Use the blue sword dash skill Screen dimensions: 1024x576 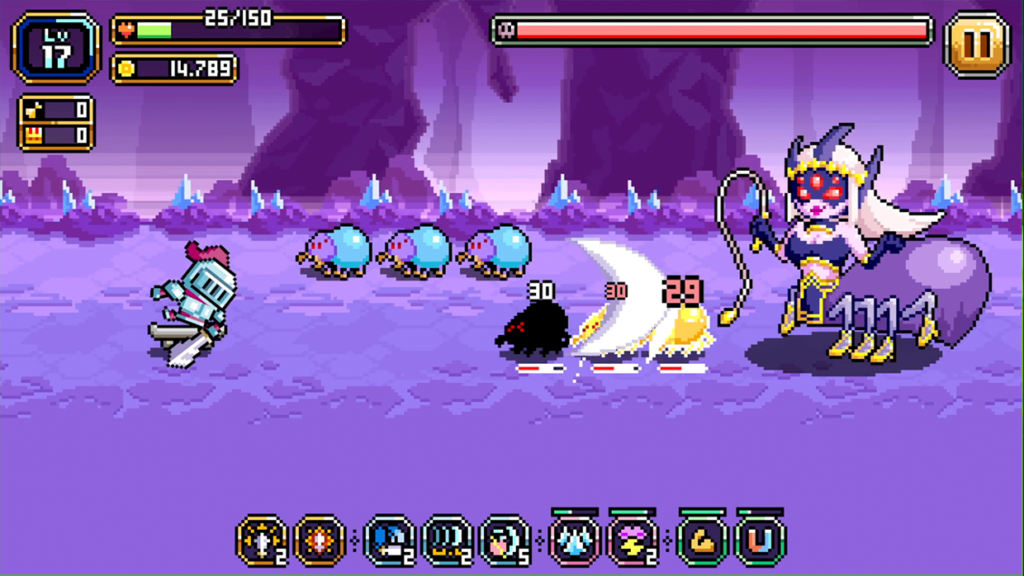click(x=389, y=541)
